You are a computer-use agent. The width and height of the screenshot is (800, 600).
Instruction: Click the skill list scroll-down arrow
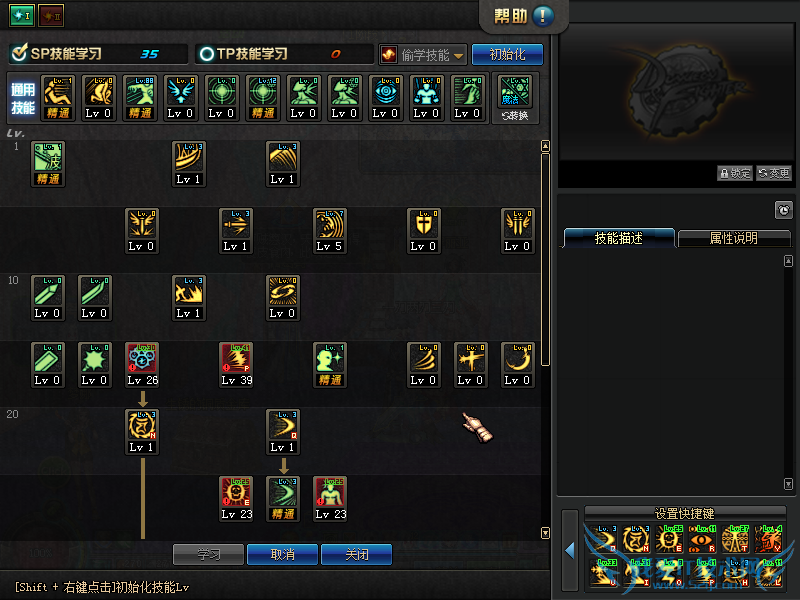click(x=545, y=533)
